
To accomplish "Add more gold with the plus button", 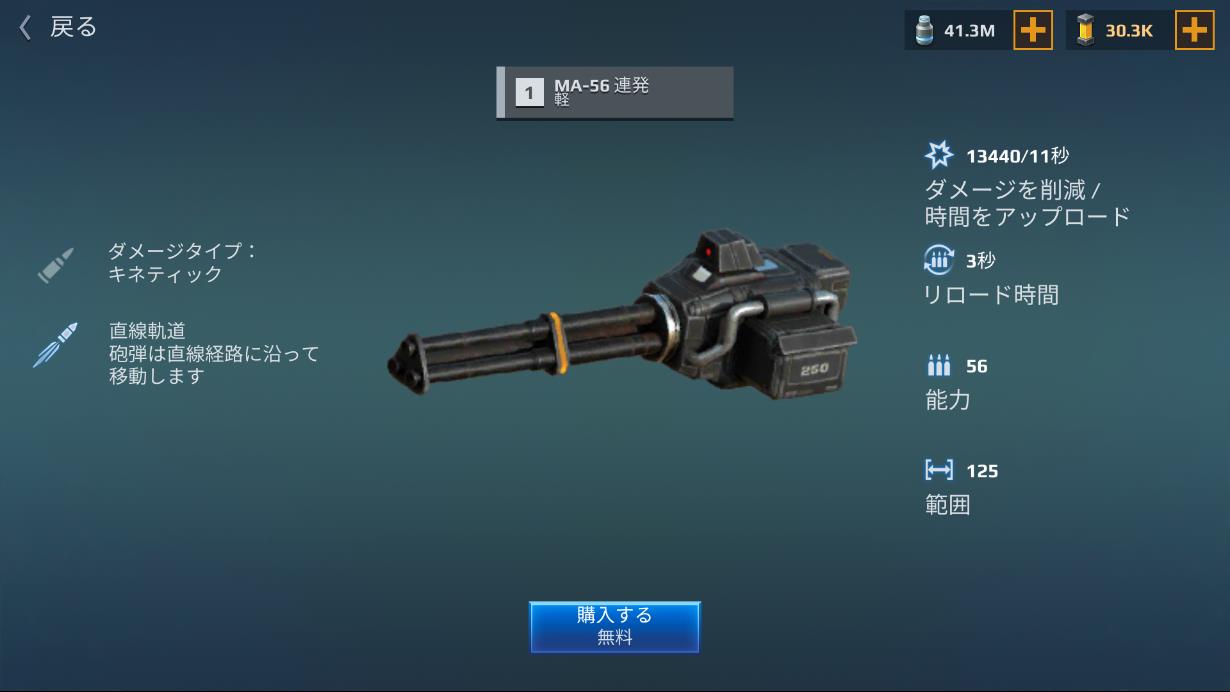I will [x=1194, y=31].
